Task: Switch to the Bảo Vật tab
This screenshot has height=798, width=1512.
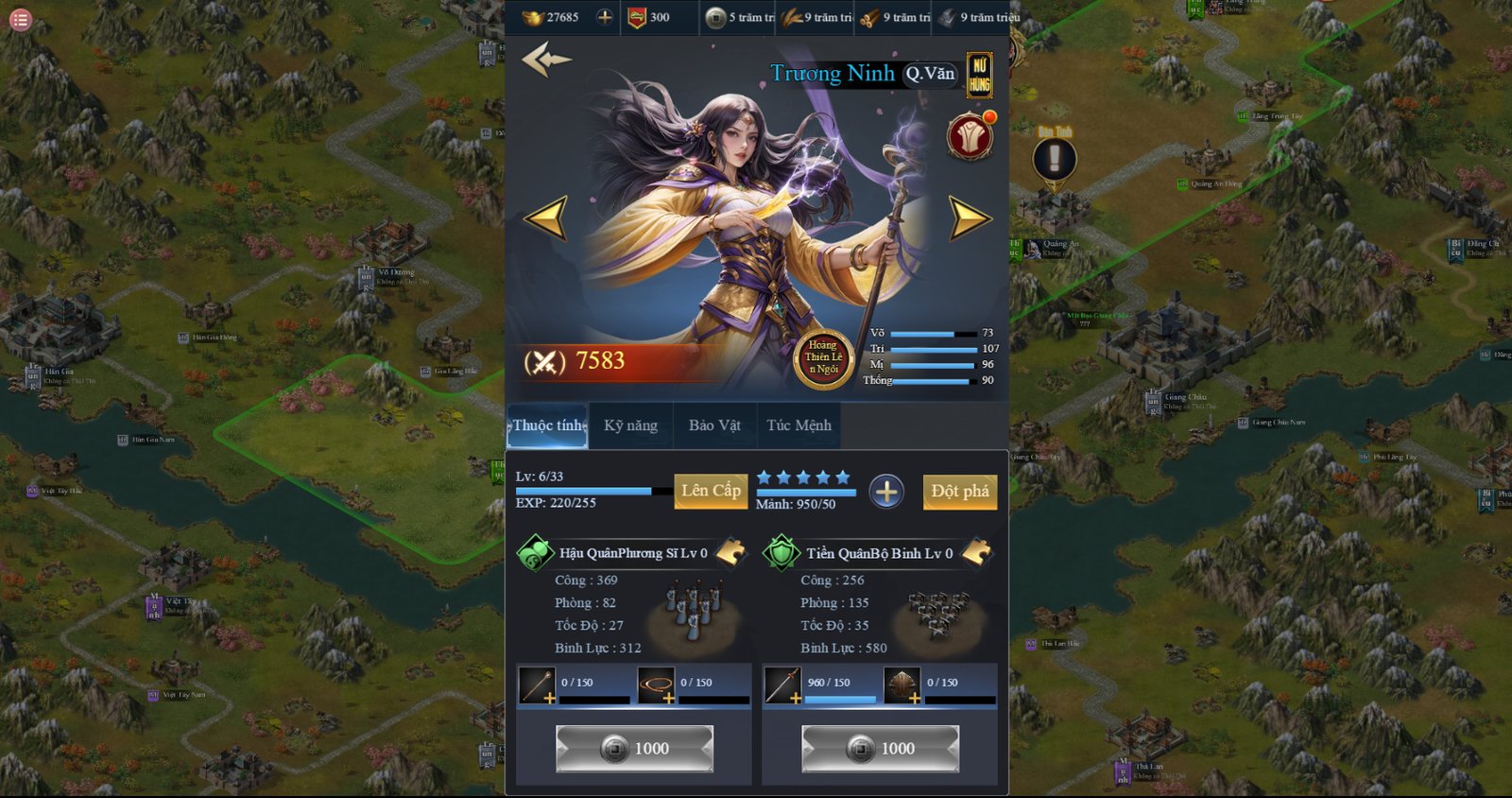Action: click(714, 425)
